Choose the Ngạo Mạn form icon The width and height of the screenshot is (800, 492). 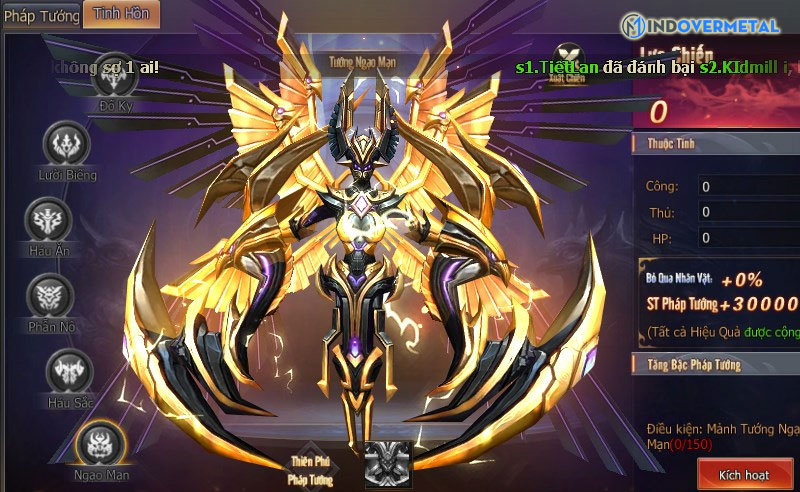click(101, 443)
